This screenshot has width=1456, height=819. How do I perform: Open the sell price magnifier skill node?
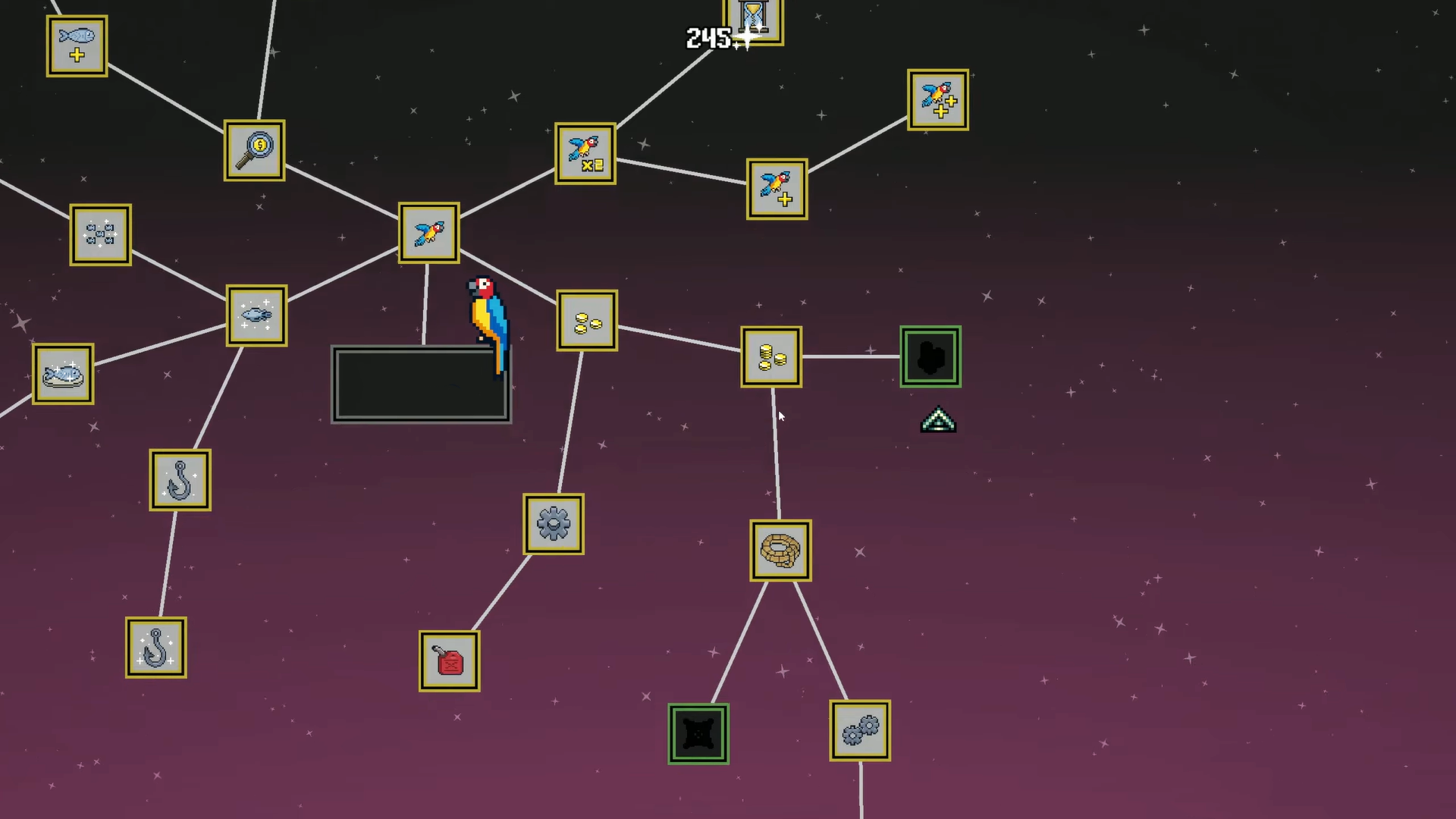coord(254,149)
